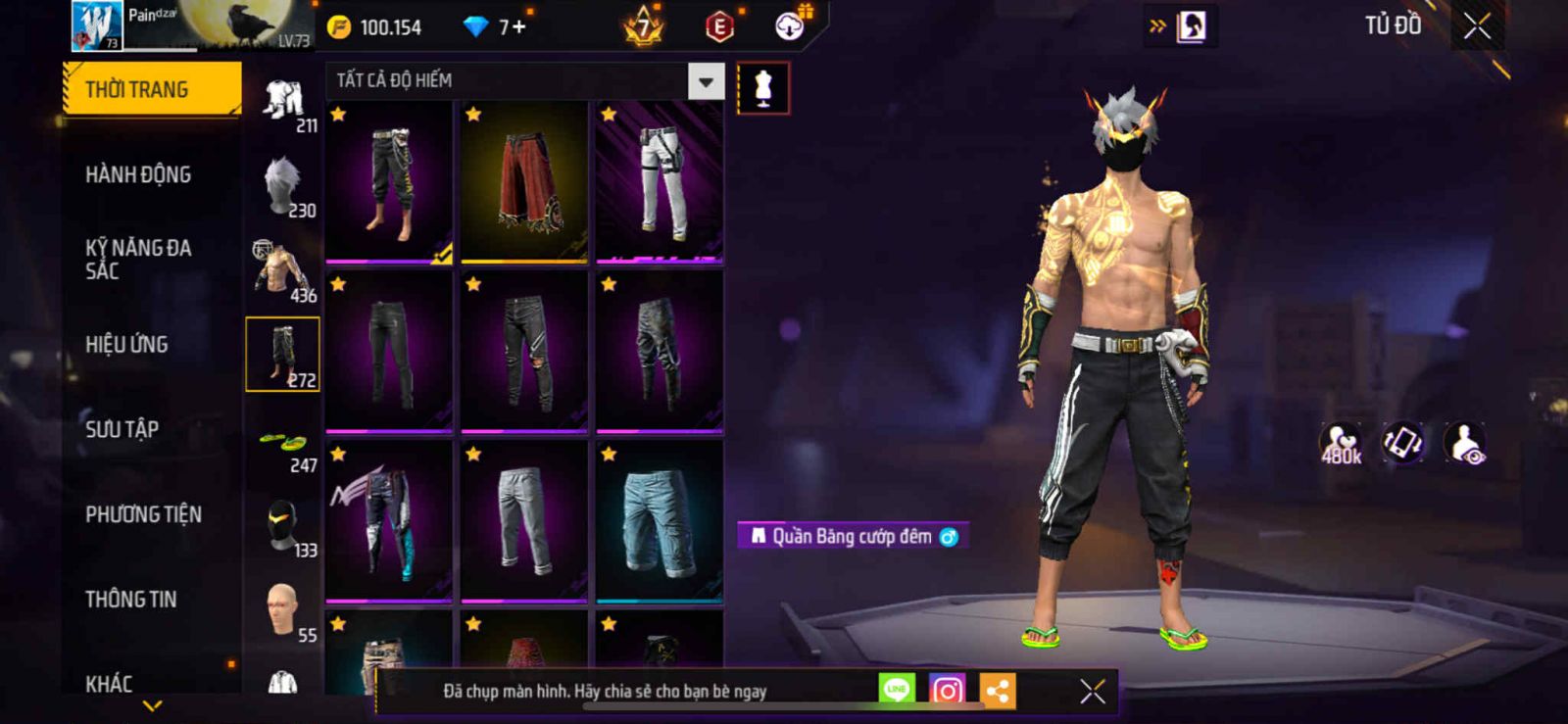This screenshot has height=724, width=1568.
Task: Open the hairstyle category with 230 items
Action: click(x=283, y=186)
